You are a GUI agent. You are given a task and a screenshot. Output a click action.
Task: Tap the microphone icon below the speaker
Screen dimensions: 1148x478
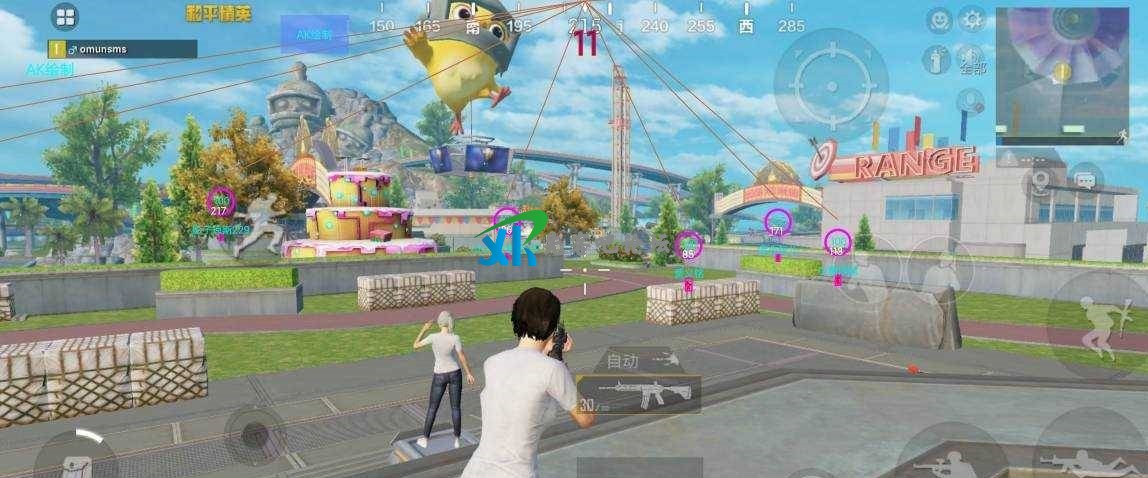click(x=969, y=101)
